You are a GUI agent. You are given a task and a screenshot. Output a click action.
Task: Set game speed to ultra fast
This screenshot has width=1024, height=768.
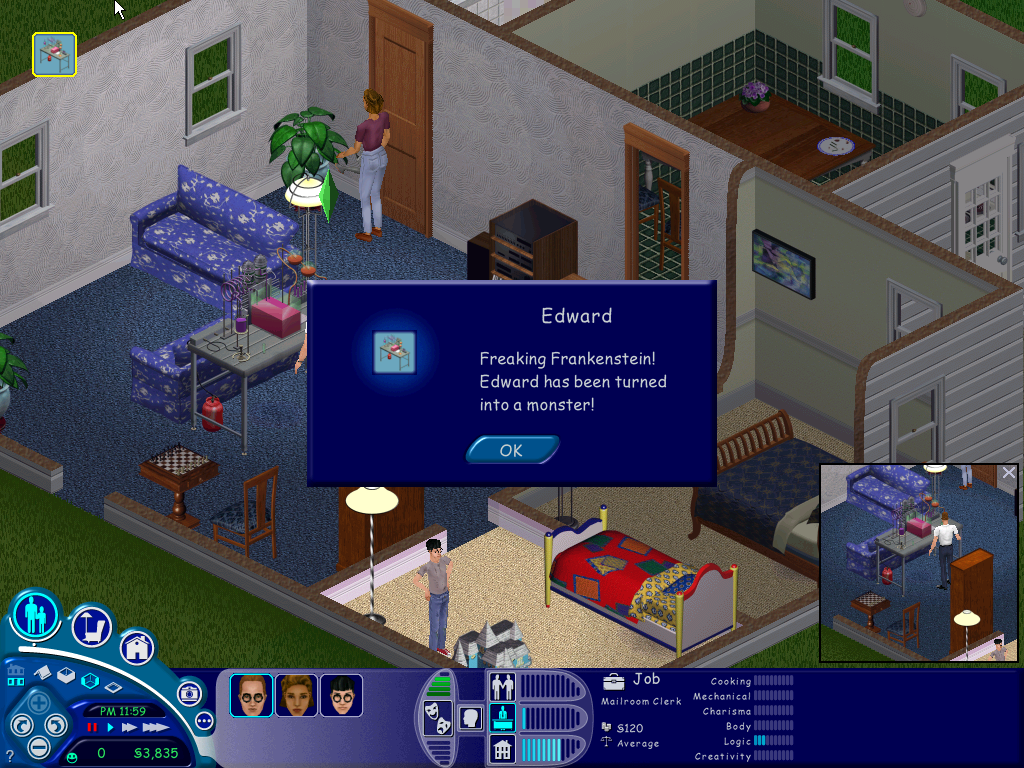click(155, 728)
